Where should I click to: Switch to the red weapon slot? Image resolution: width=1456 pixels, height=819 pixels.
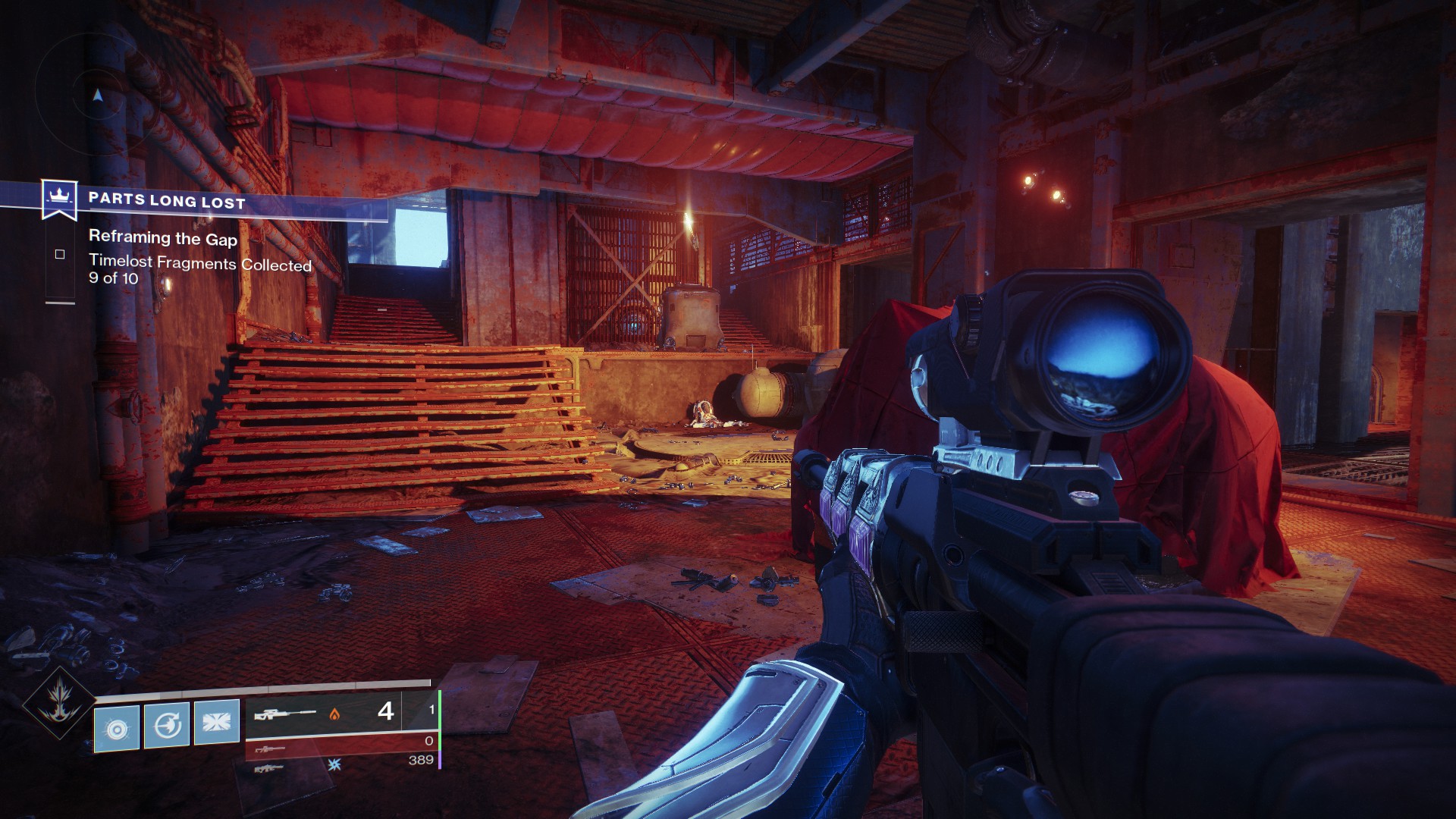point(341,747)
